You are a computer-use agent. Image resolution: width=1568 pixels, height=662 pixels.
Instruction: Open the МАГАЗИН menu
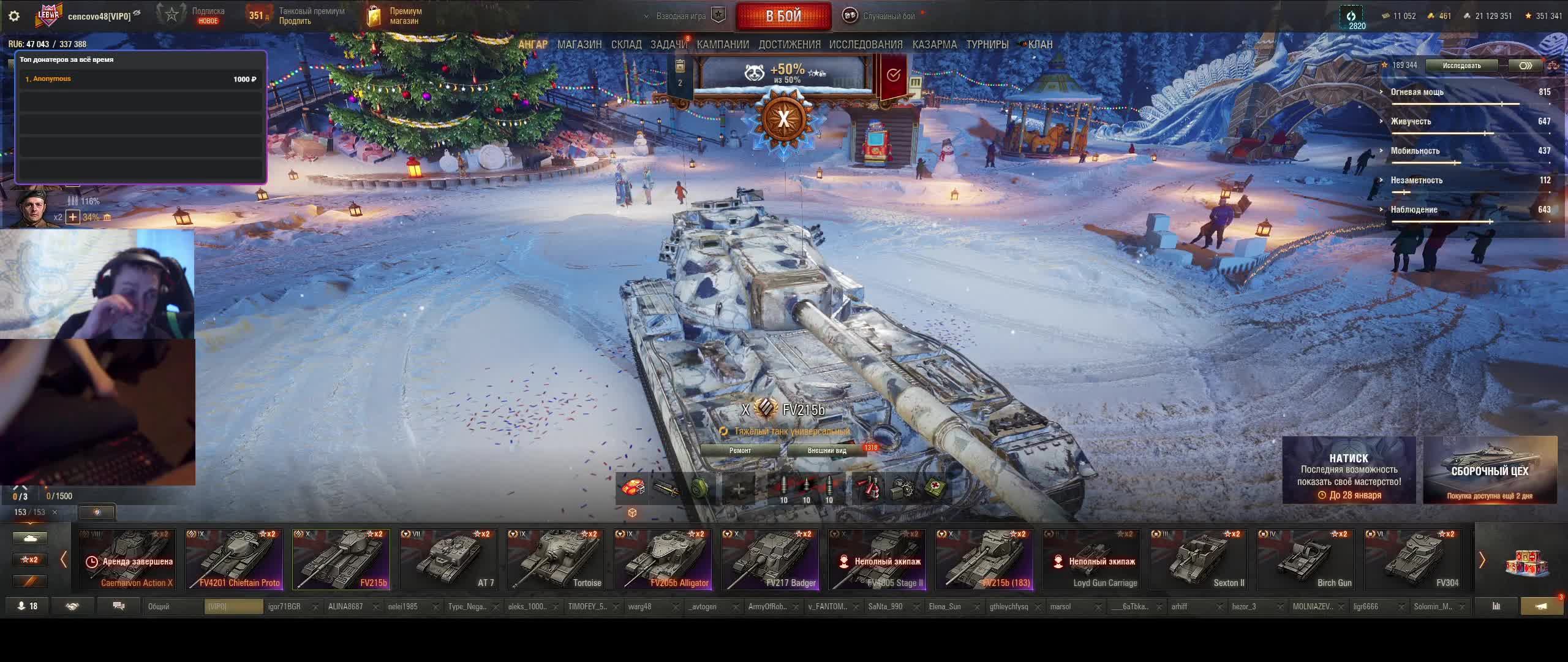point(579,45)
